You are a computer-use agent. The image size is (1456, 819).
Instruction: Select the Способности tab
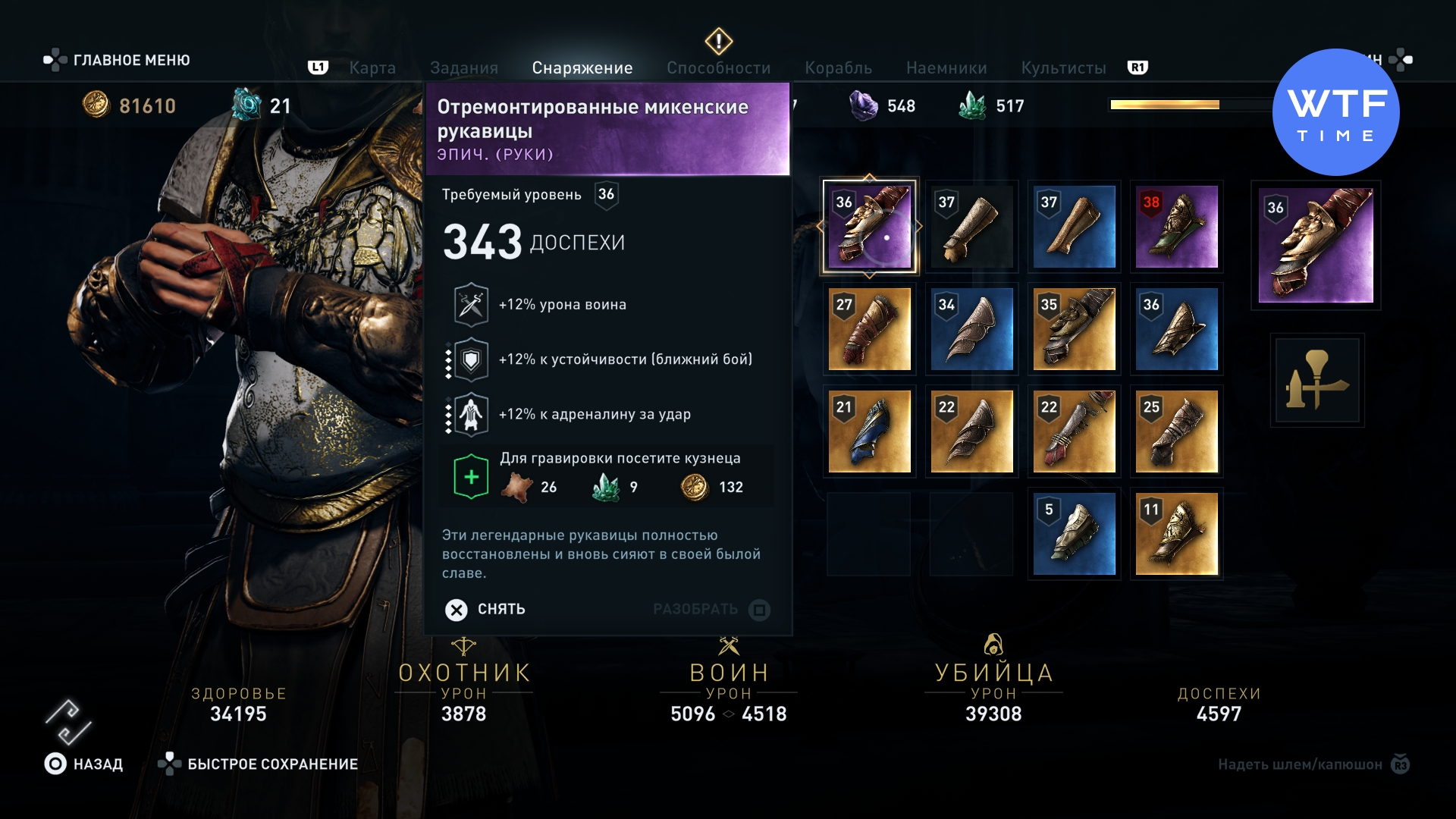[x=718, y=68]
